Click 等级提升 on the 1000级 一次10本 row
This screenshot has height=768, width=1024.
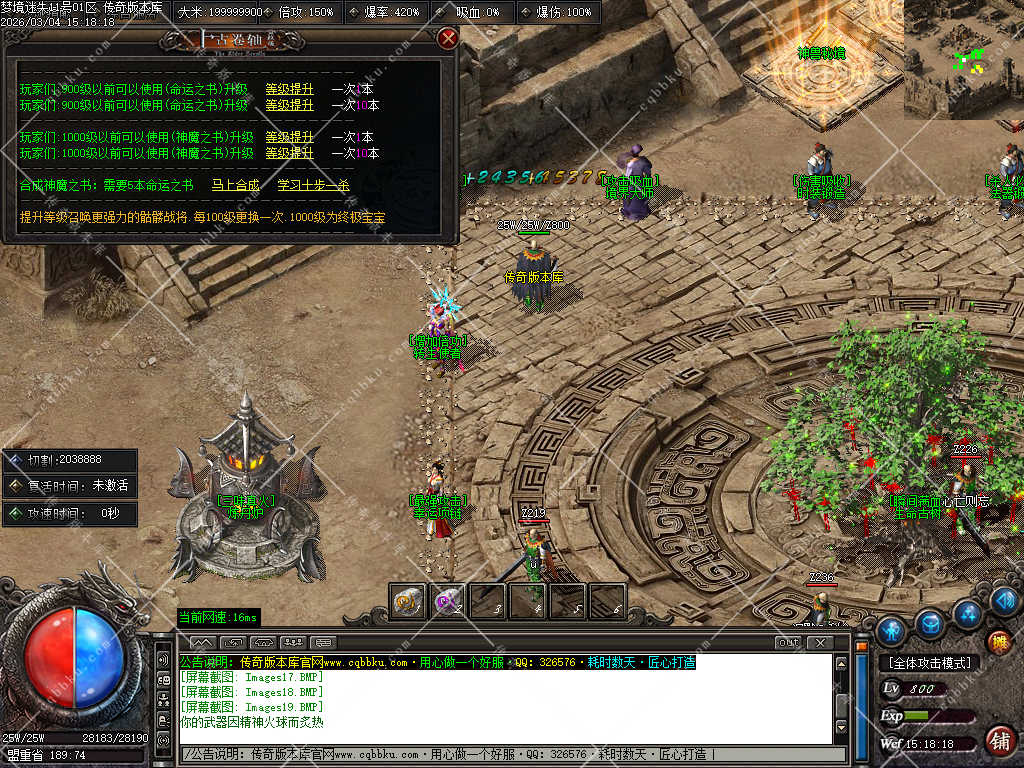pyautogui.click(x=289, y=153)
